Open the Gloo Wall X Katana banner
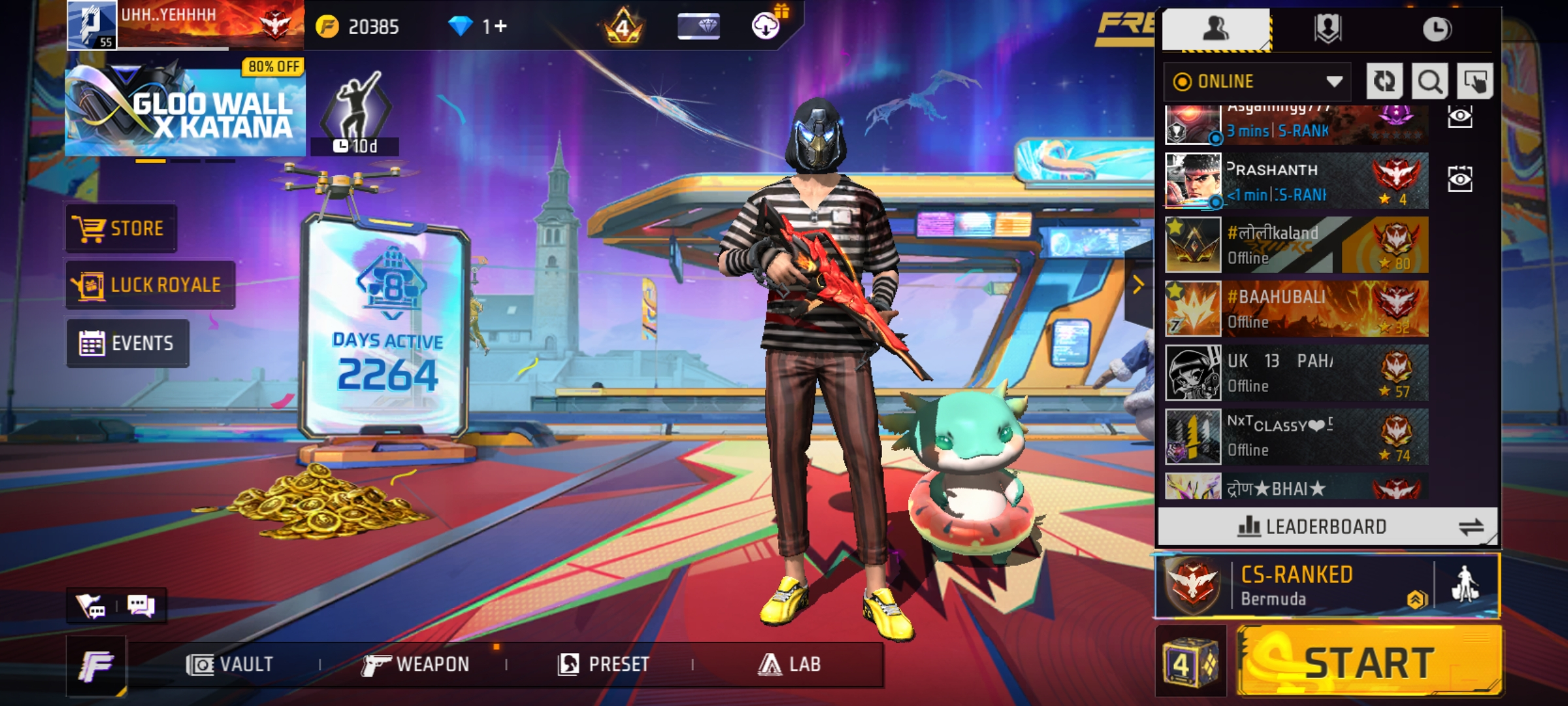This screenshot has width=1568, height=706. click(x=185, y=110)
